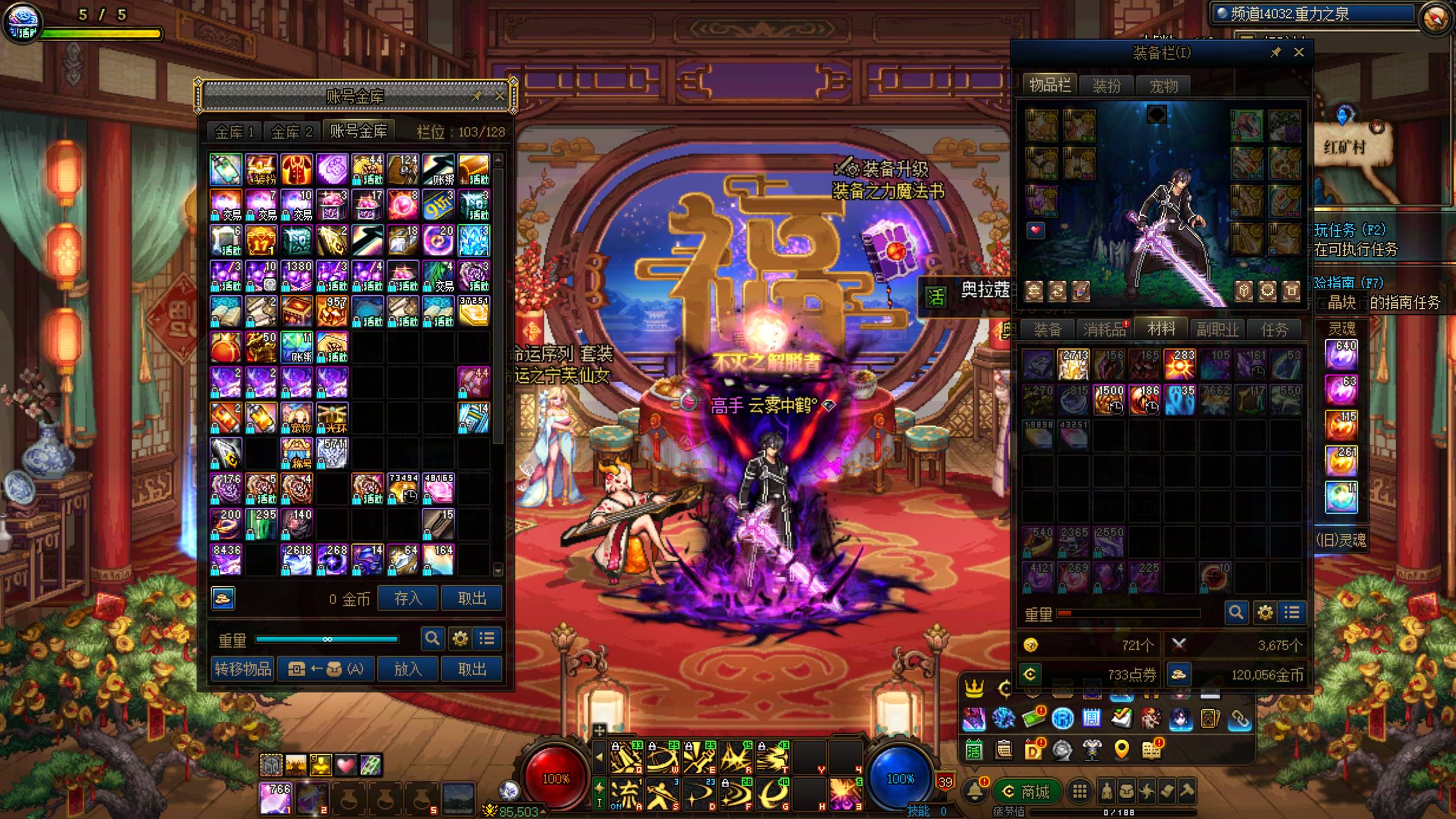Switch to the 金库1 tab
The width and height of the screenshot is (1456, 819).
tap(234, 132)
